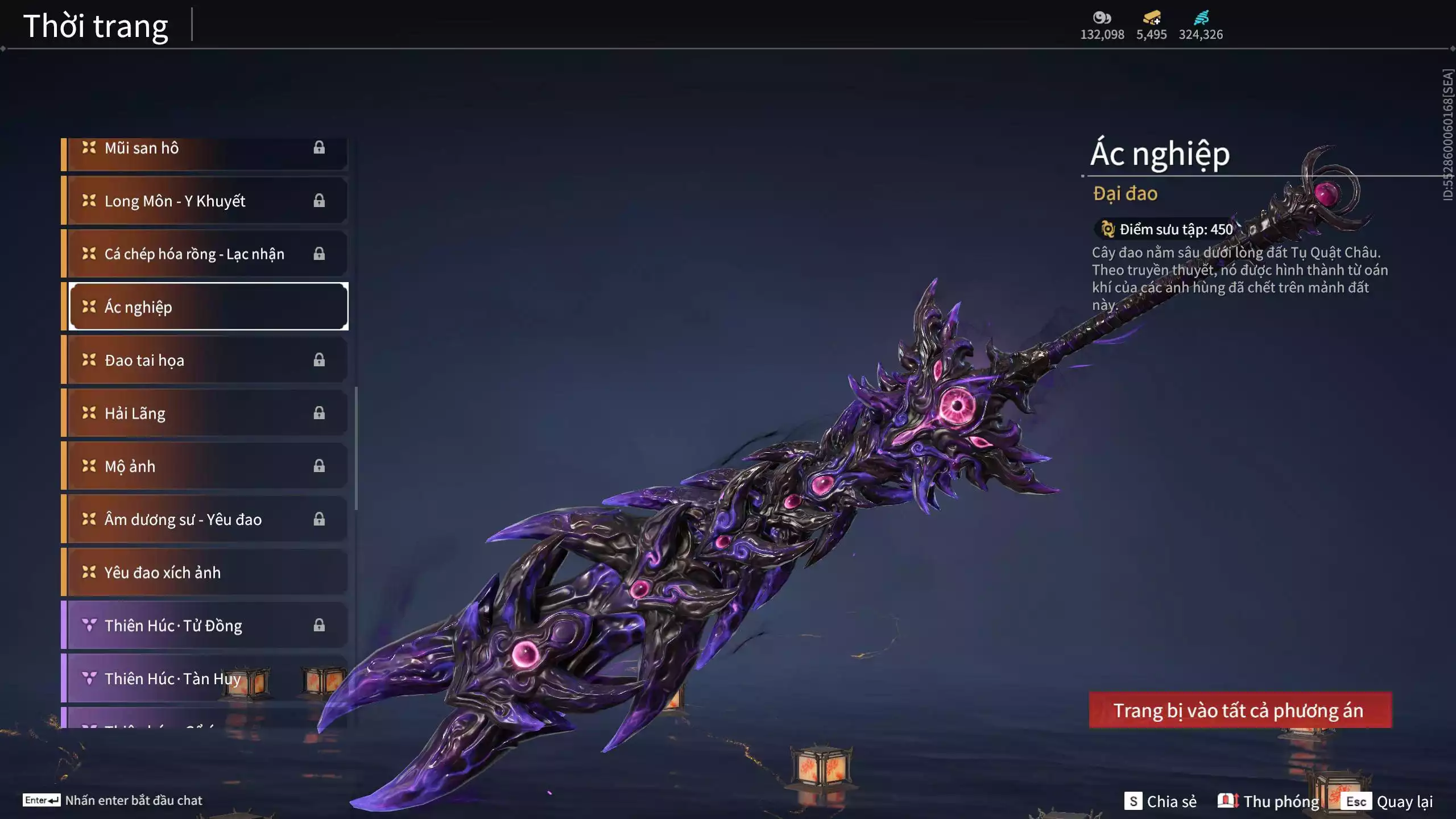The width and height of the screenshot is (1456, 819).
Task: Pick the Đao tai họa skin
Action: pos(205,360)
